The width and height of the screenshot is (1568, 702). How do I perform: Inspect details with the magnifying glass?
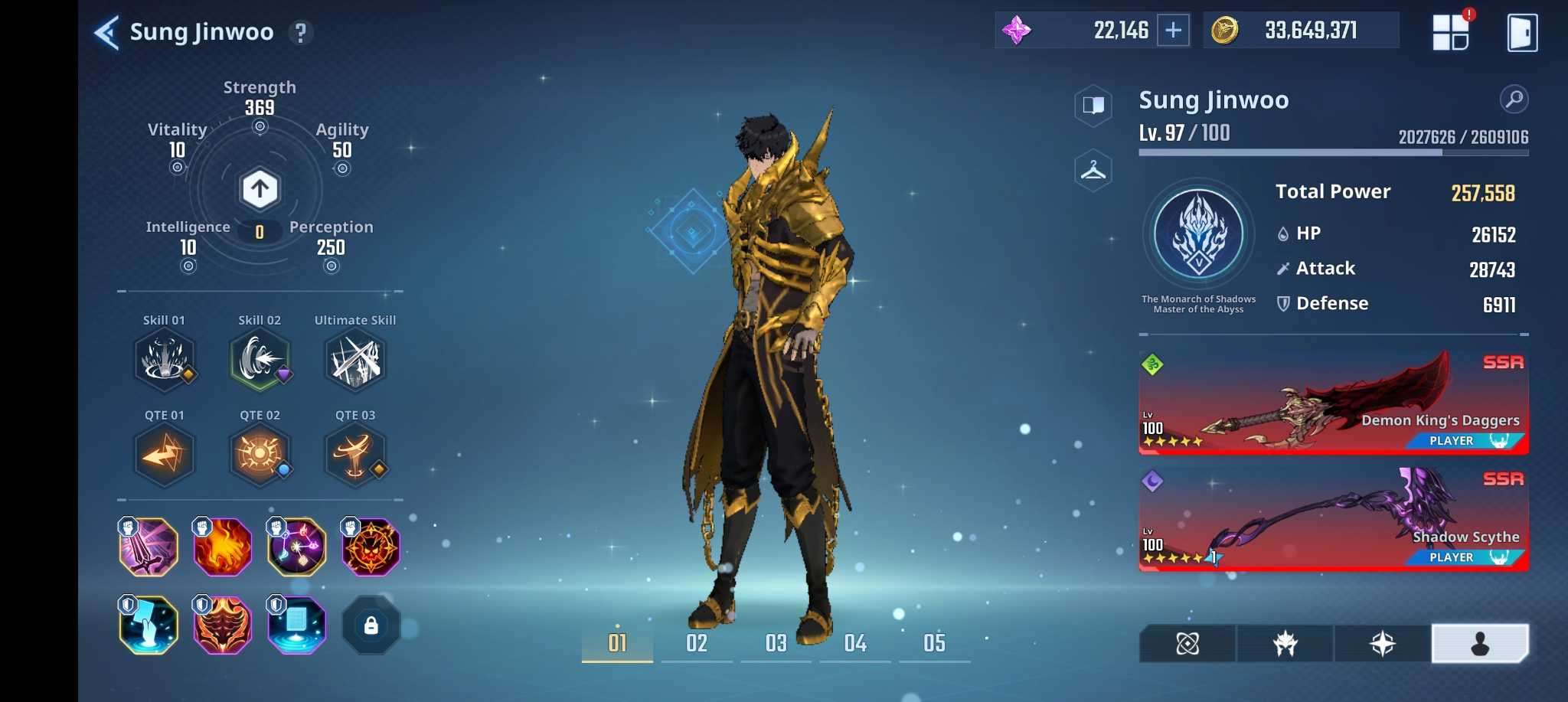point(1514,99)
